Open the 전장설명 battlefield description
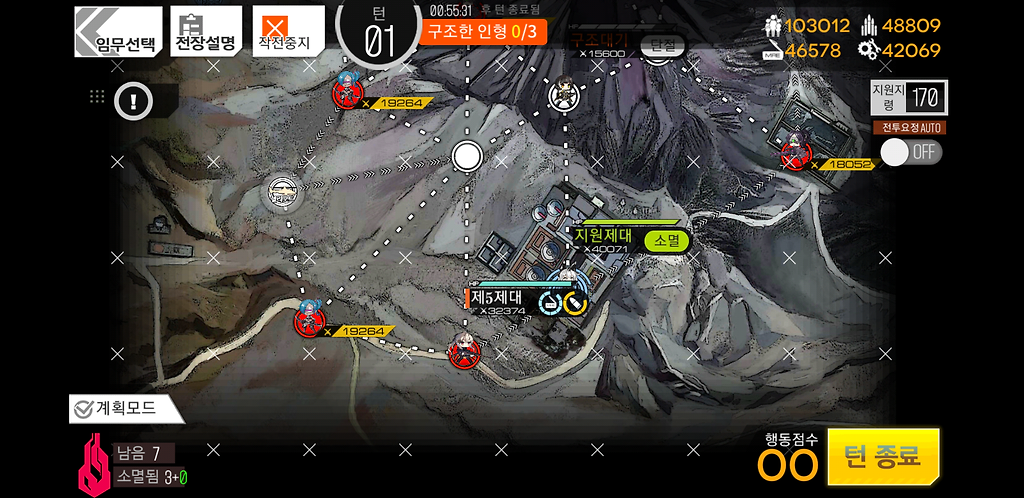 [206, 32]
